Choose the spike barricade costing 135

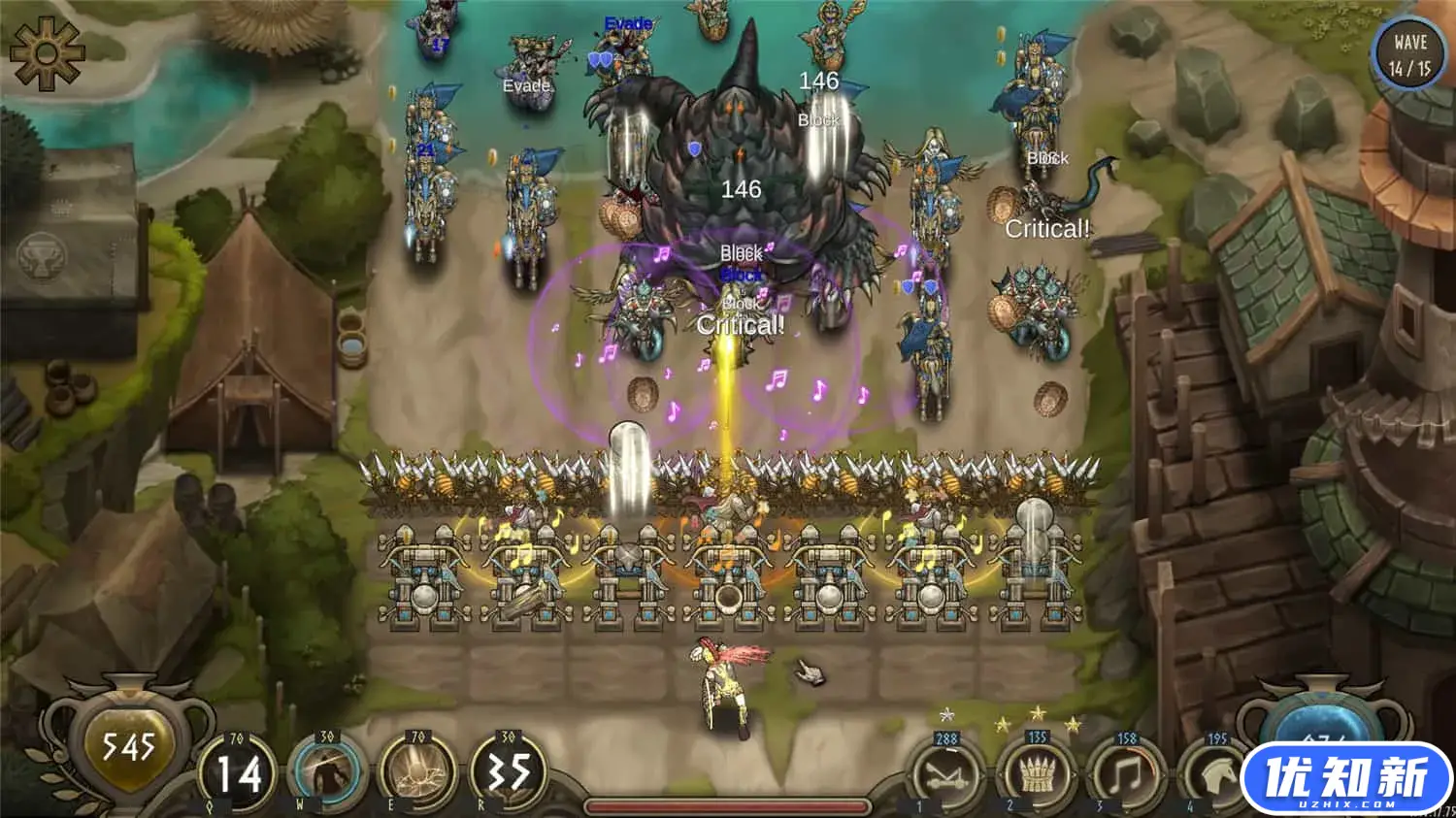click(x=1037, y=777)
